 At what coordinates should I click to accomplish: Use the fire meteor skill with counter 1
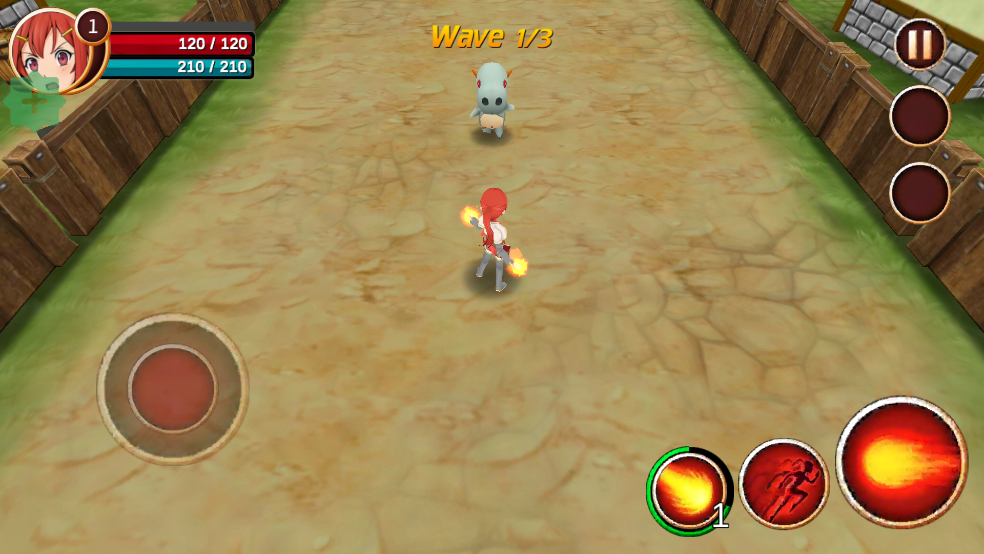689,490
